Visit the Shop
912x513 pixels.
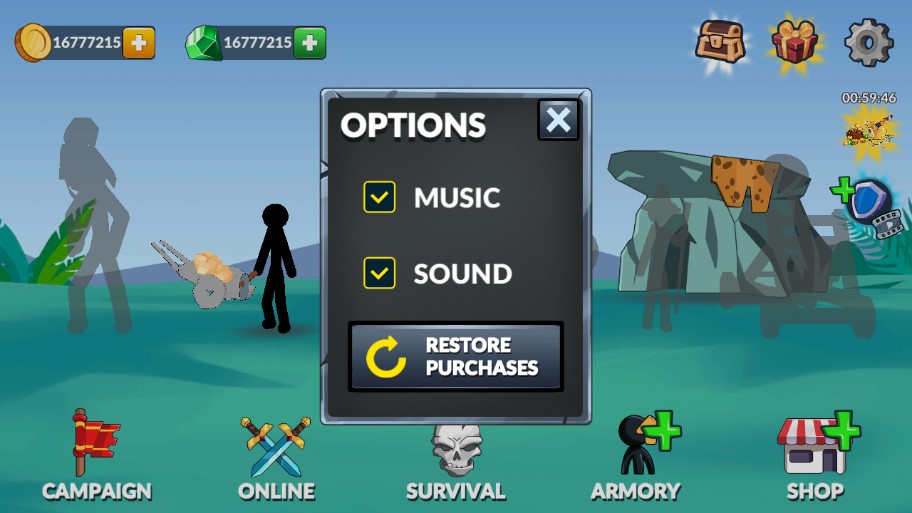click(x=815, y=457)
